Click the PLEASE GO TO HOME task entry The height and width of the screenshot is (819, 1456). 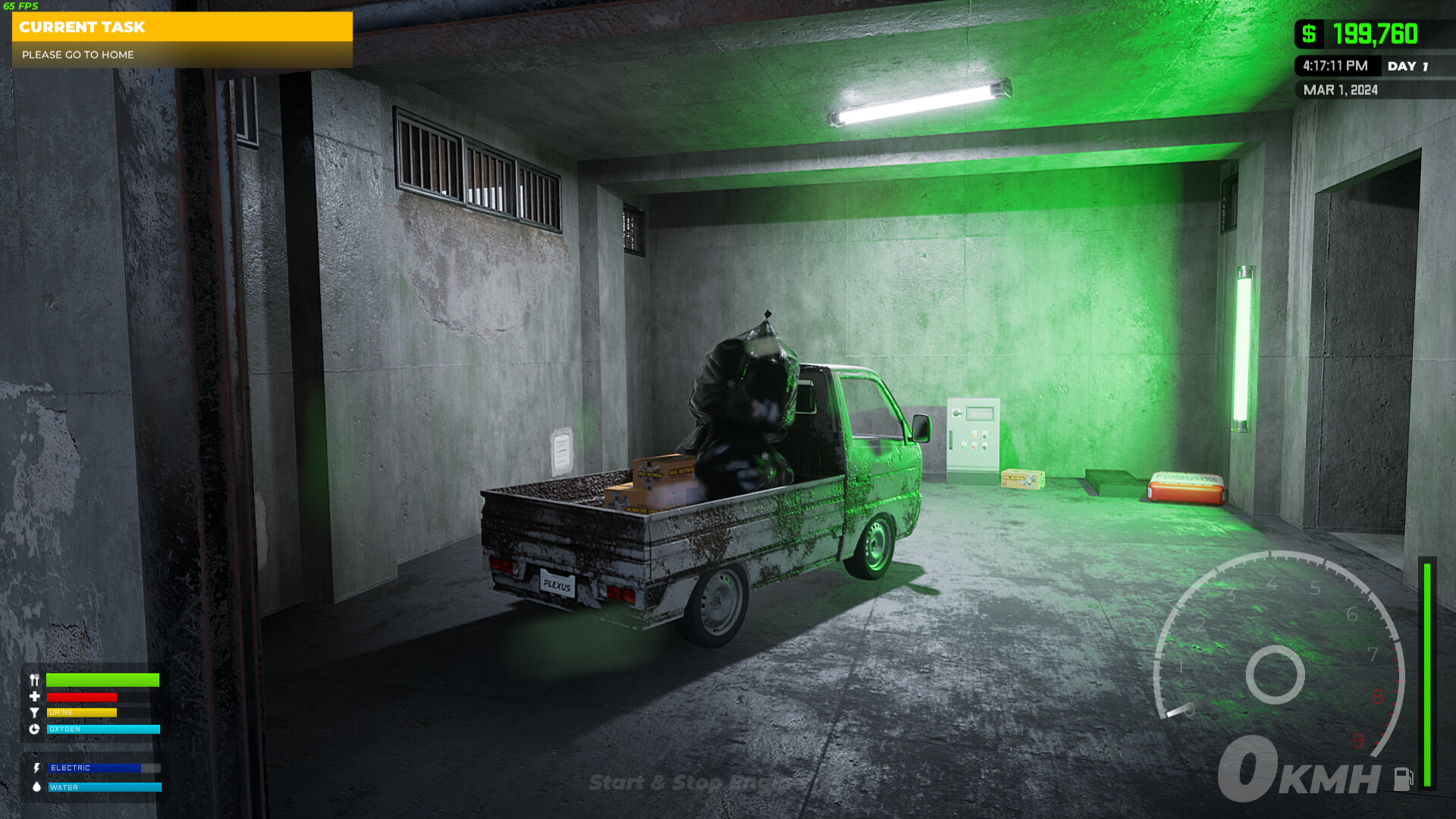click(x=78, y=55)
